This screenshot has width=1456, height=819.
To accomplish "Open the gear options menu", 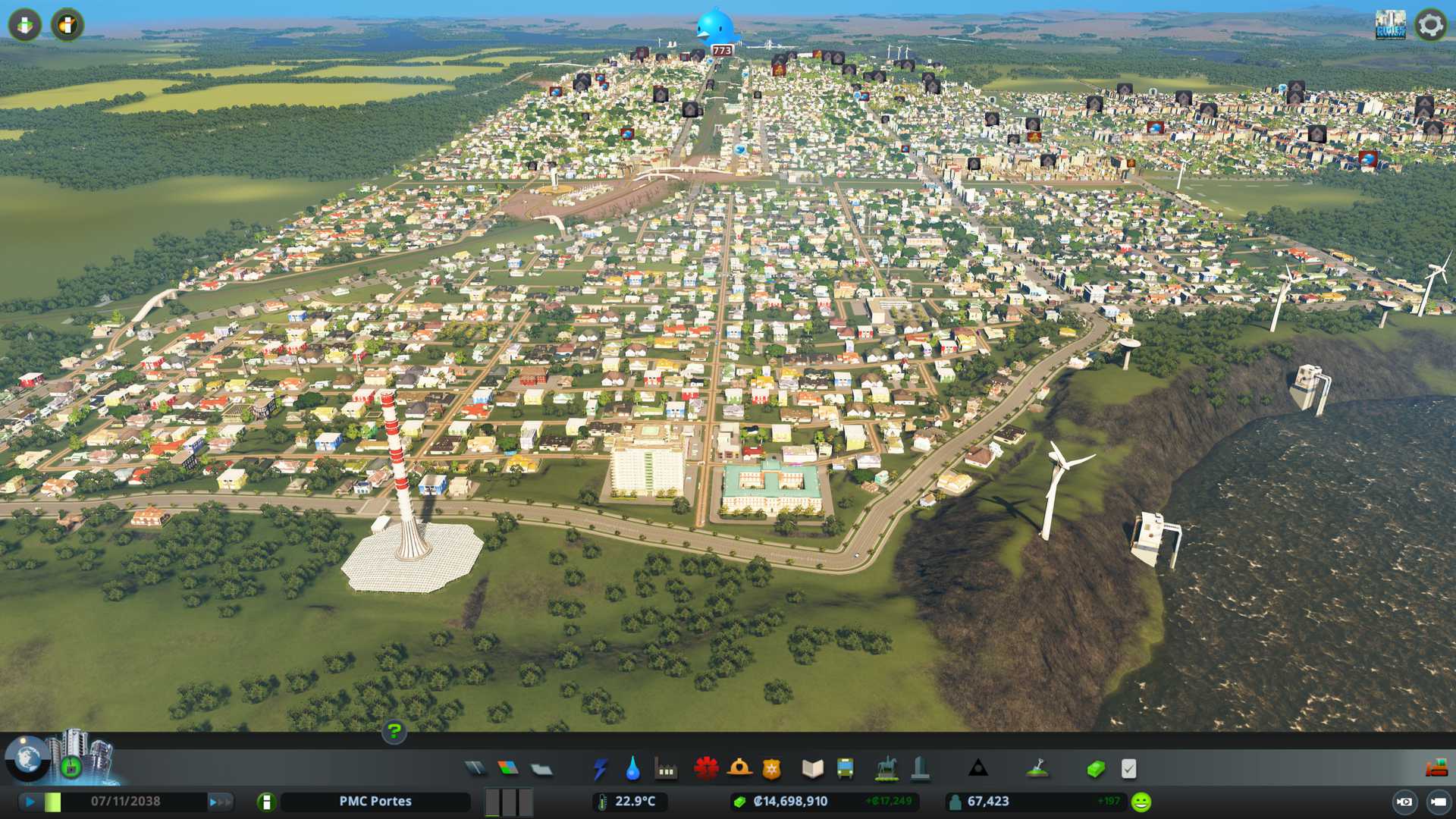I will (x=1430, y=25).
